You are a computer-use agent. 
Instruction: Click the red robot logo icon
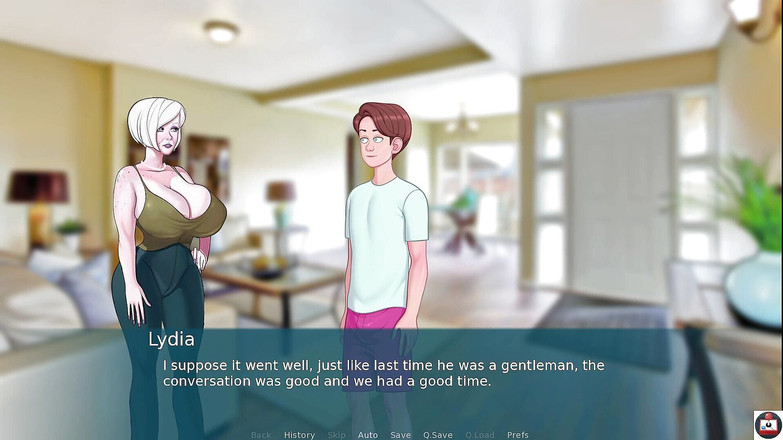coord(767,424)
